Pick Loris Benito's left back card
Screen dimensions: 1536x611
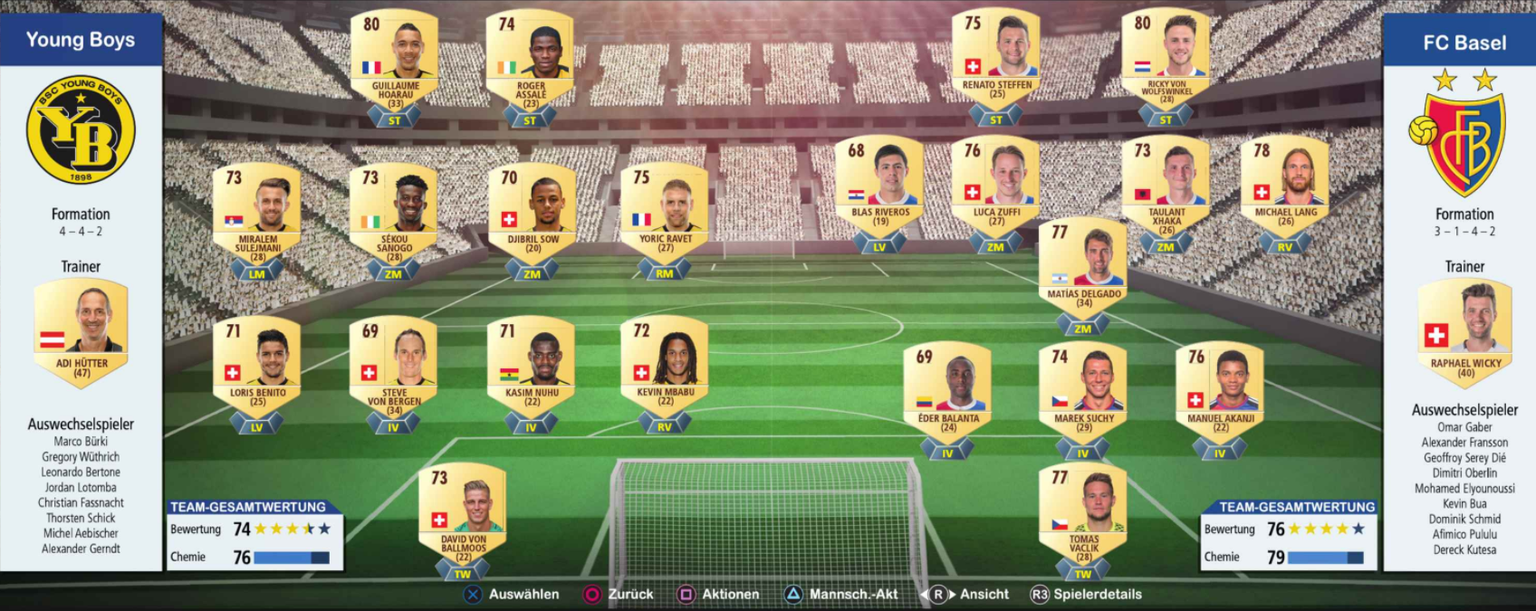point(257,368)
